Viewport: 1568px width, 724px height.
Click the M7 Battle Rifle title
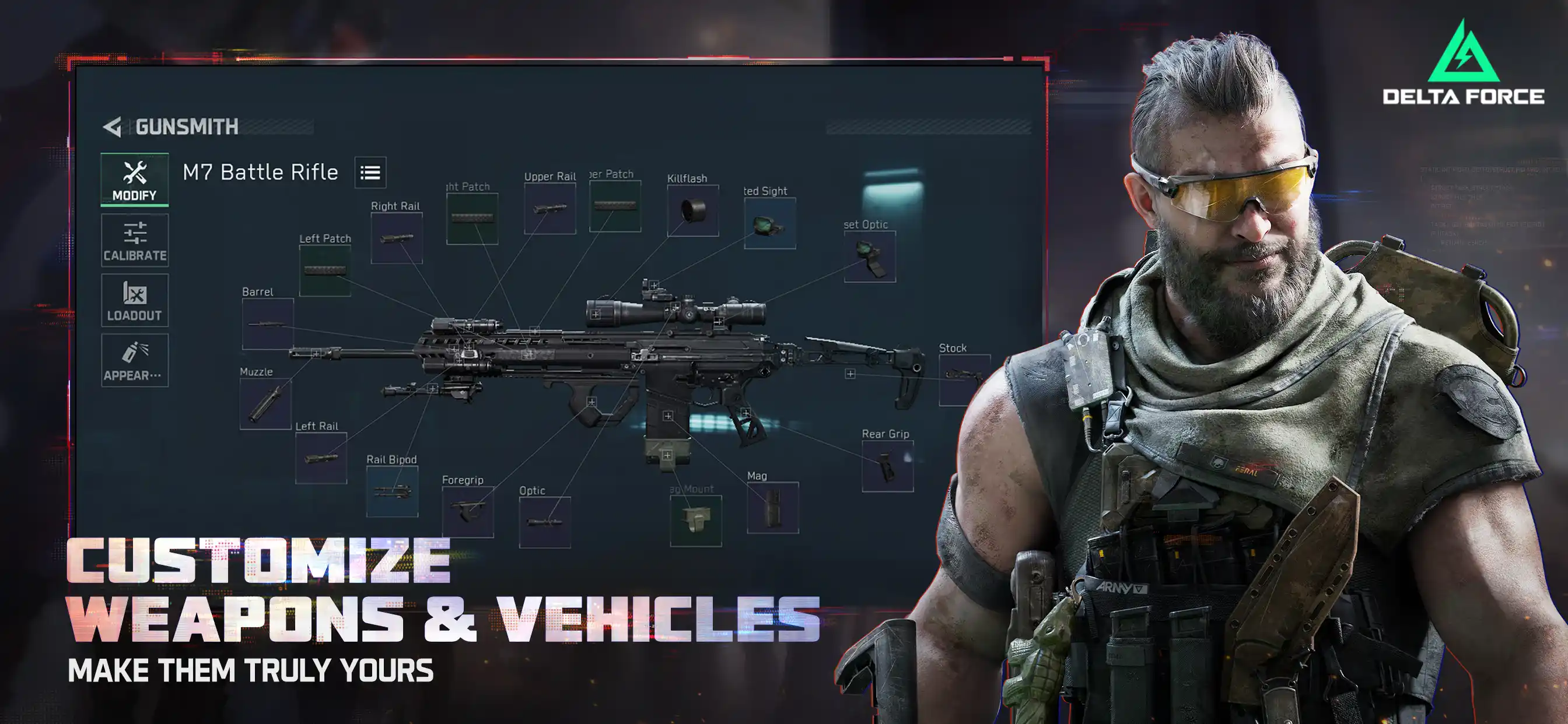tap(261, 172)
